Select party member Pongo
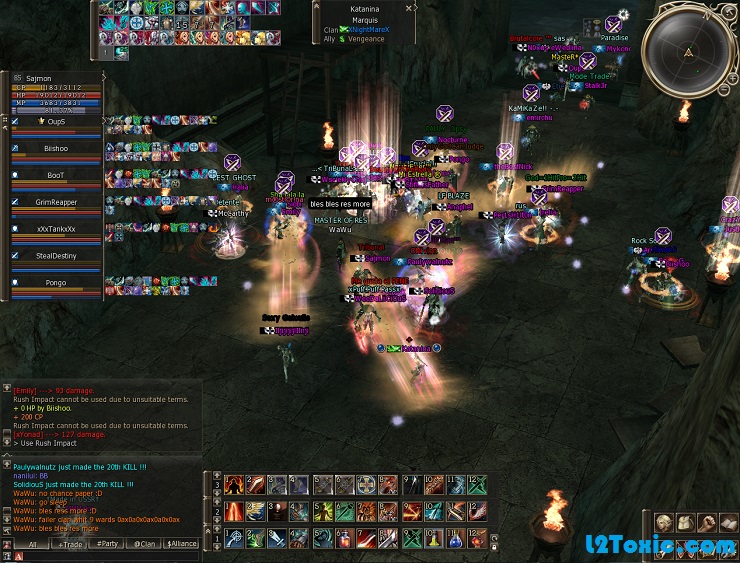Screen dimensions: 740x563 point(57,283)
